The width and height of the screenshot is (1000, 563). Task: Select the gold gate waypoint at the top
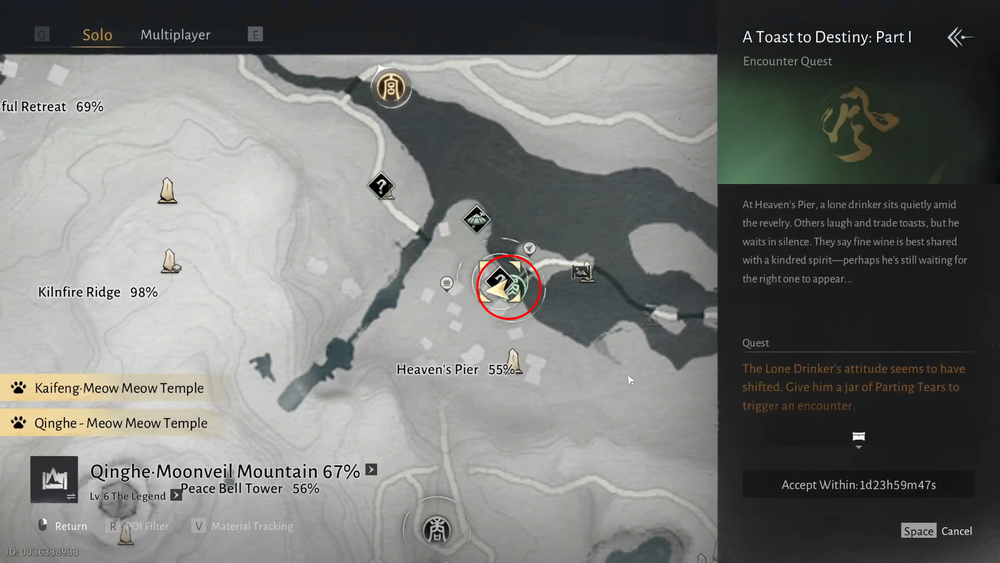click(390, 88)
